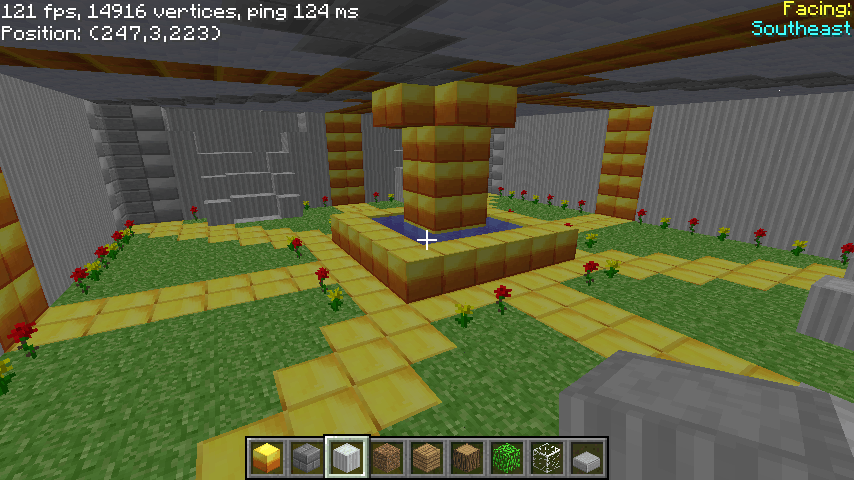854x480 pixels.
Task: Choose the gray stone brick slot
Action: pyautogui.click(x=306, y=458)
